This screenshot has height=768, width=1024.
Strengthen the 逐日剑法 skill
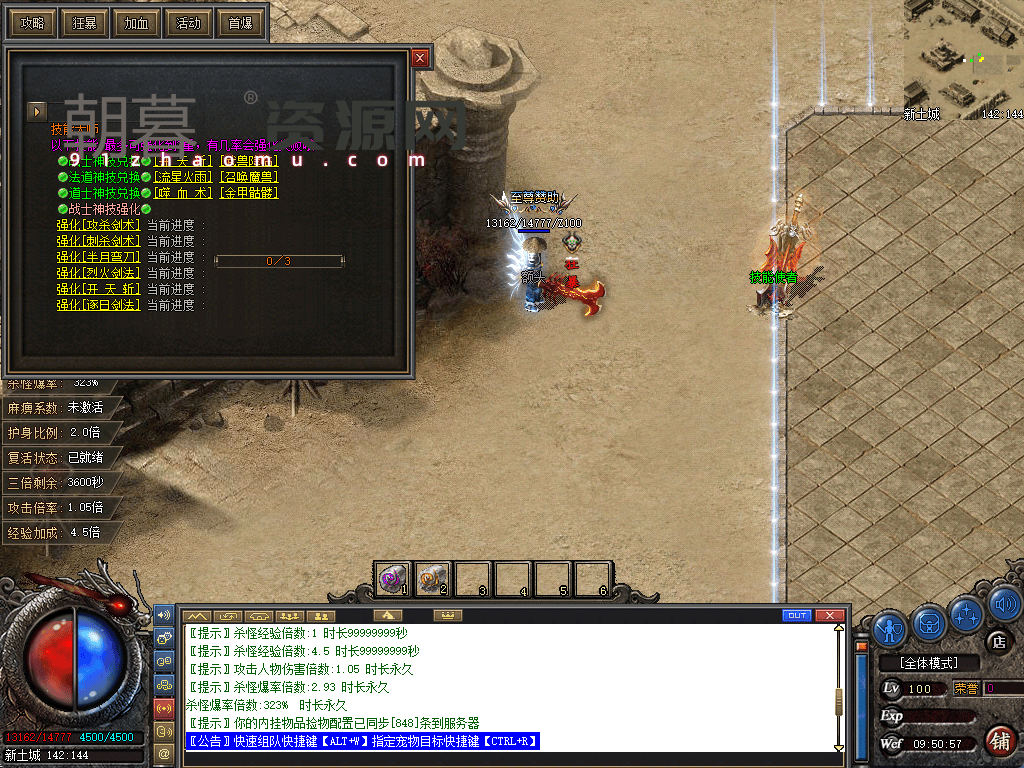98,305
